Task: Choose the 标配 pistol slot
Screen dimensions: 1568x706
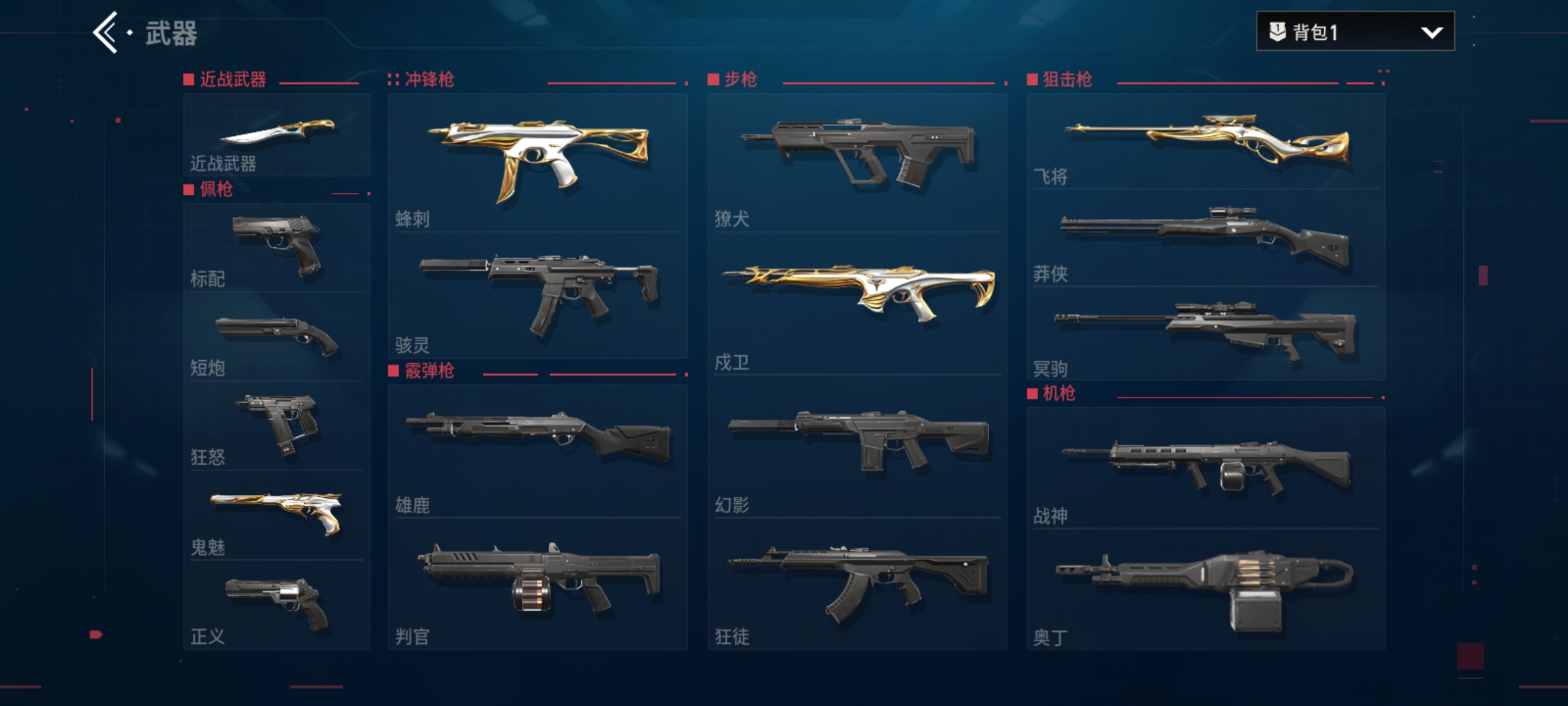Action: [x=276, y=247]
